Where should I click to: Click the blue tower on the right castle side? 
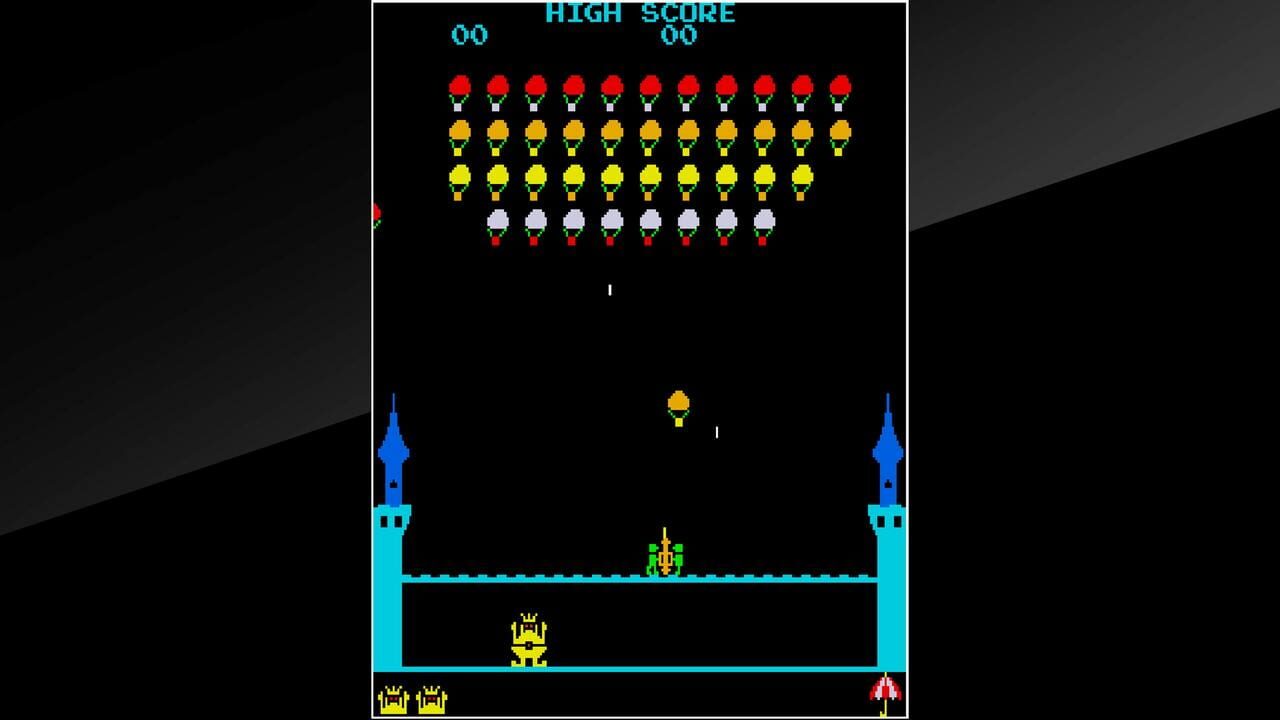pyautogui.click(x=886, y=450)
